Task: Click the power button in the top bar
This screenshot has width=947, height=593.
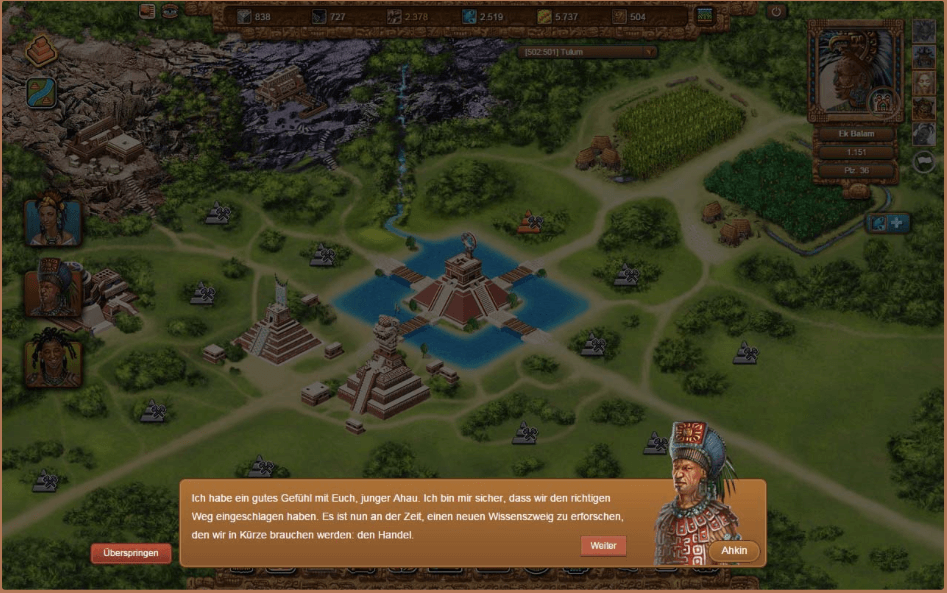Action: coord(776,12)
